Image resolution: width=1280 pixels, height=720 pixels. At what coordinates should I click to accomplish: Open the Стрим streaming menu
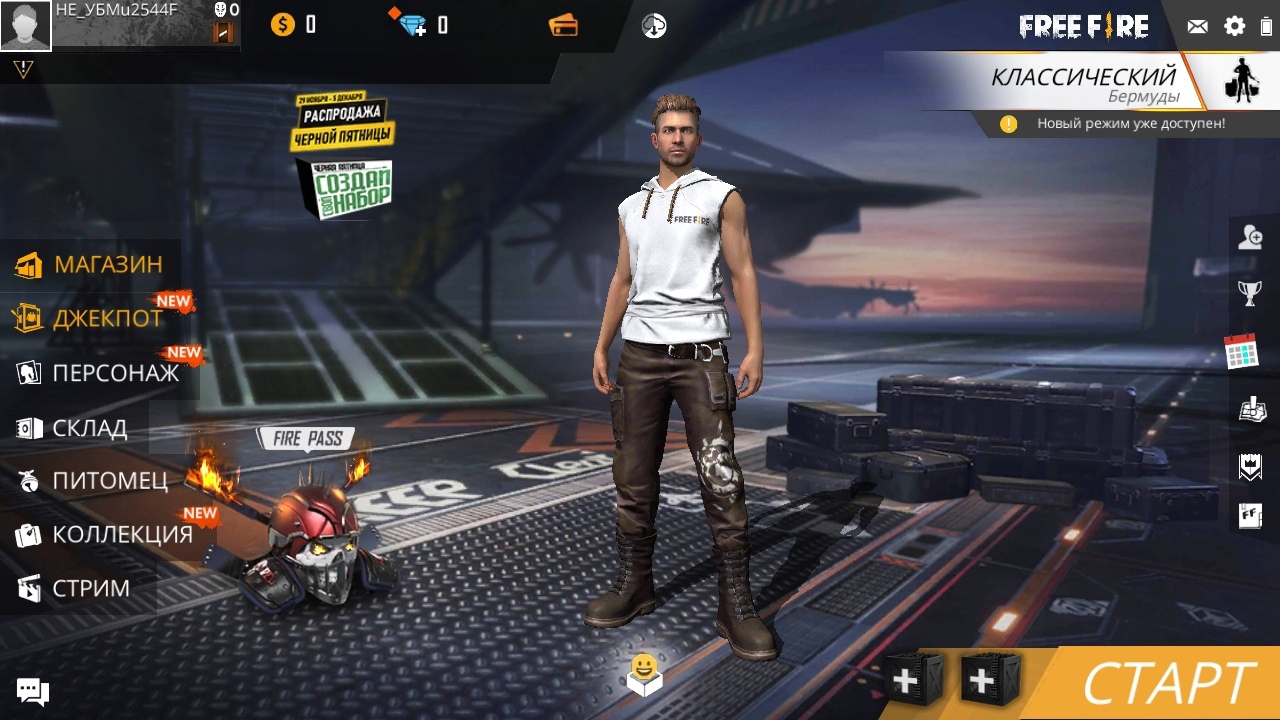coord(74,588)
